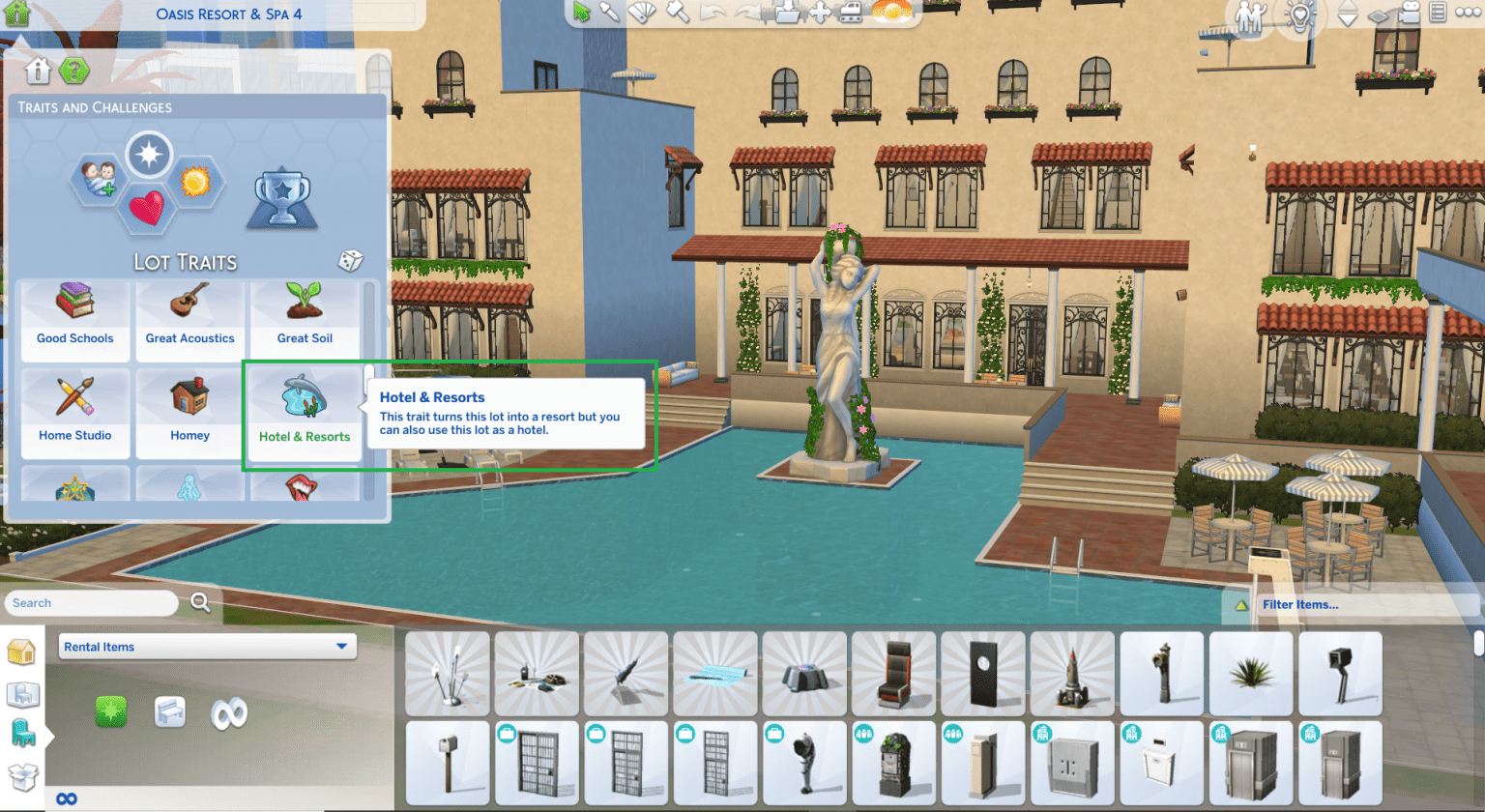1485x812 pixels.
Task: Apply the Hotel & Resorts lot trait
Action: pos(305,414)
